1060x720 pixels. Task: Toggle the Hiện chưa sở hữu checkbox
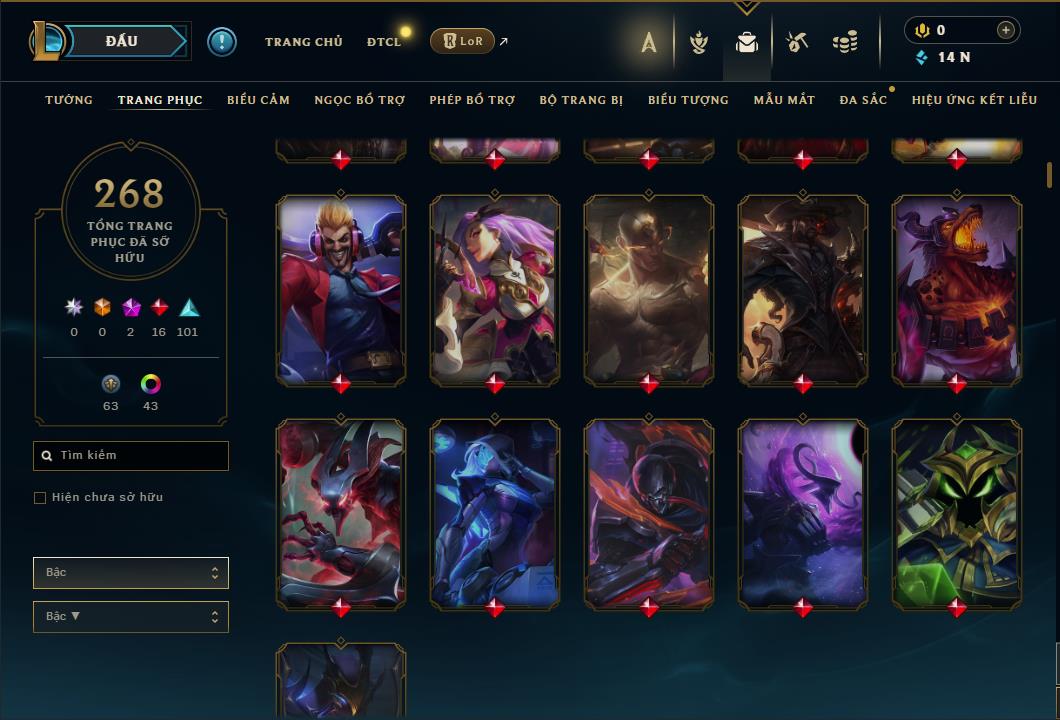pyautogui.click(x=40, y=498)
